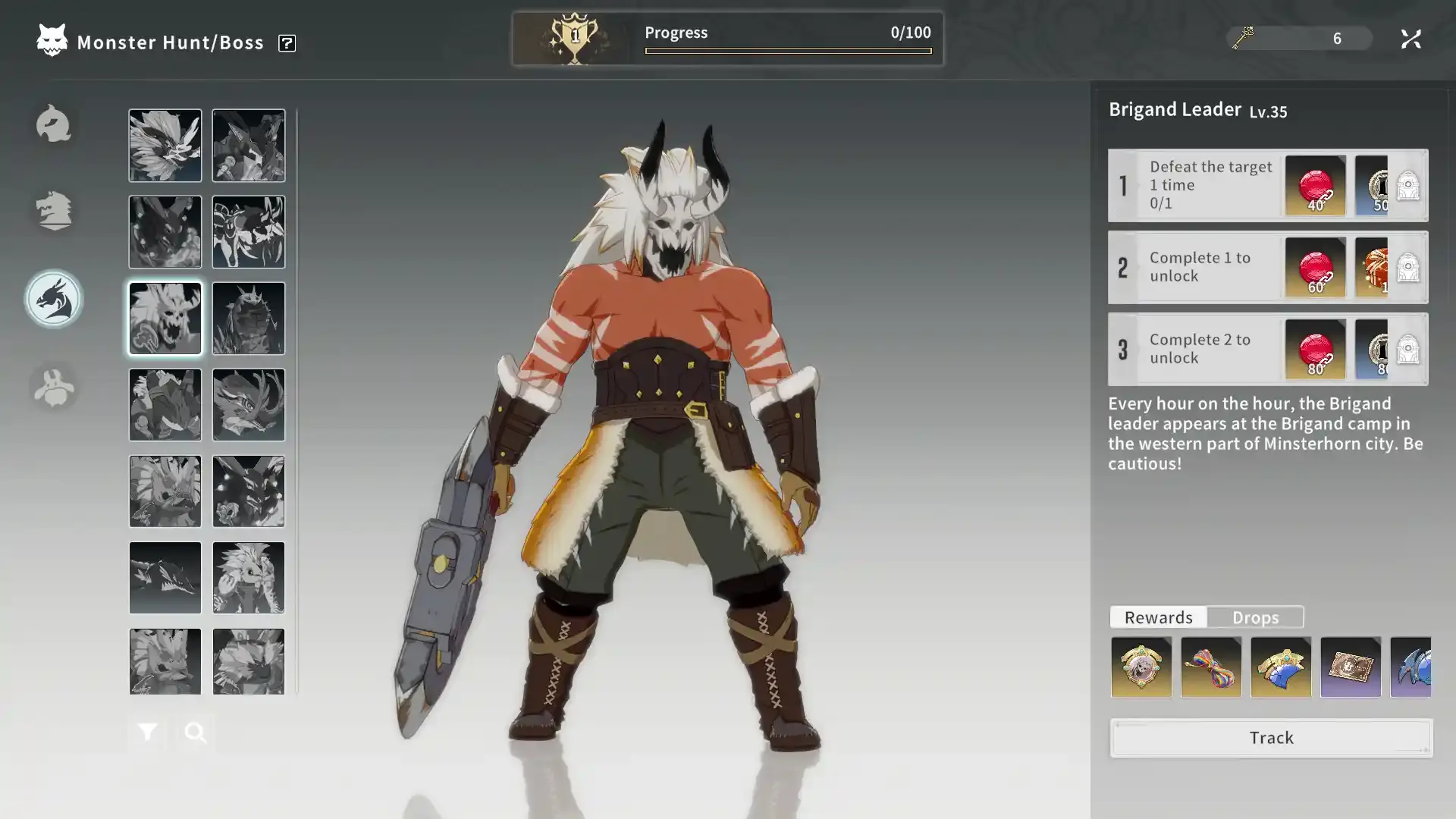Click the Track button
Image resolution: width=1456 pixels, height=819 pixels.
1271,737
